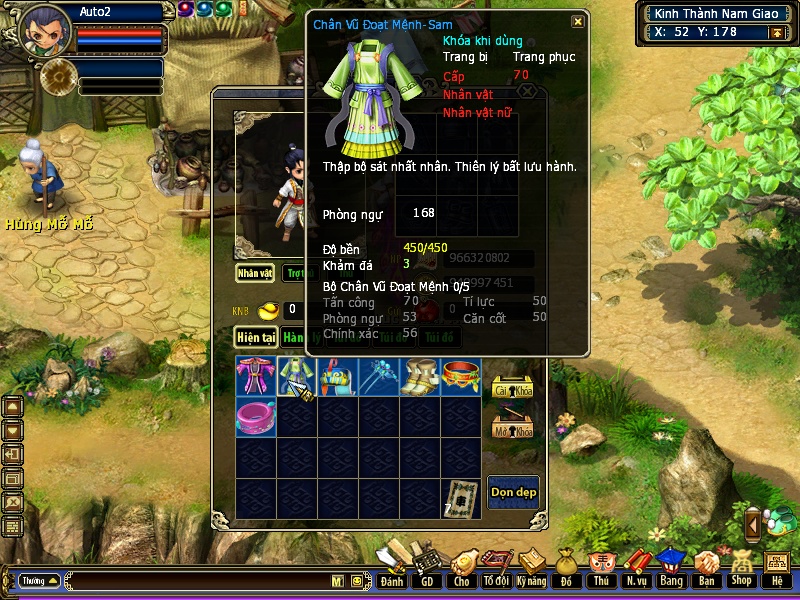Select the golden boots inventory slot
The width and height of the screenshot is (800, 600).
pos(420,376)
